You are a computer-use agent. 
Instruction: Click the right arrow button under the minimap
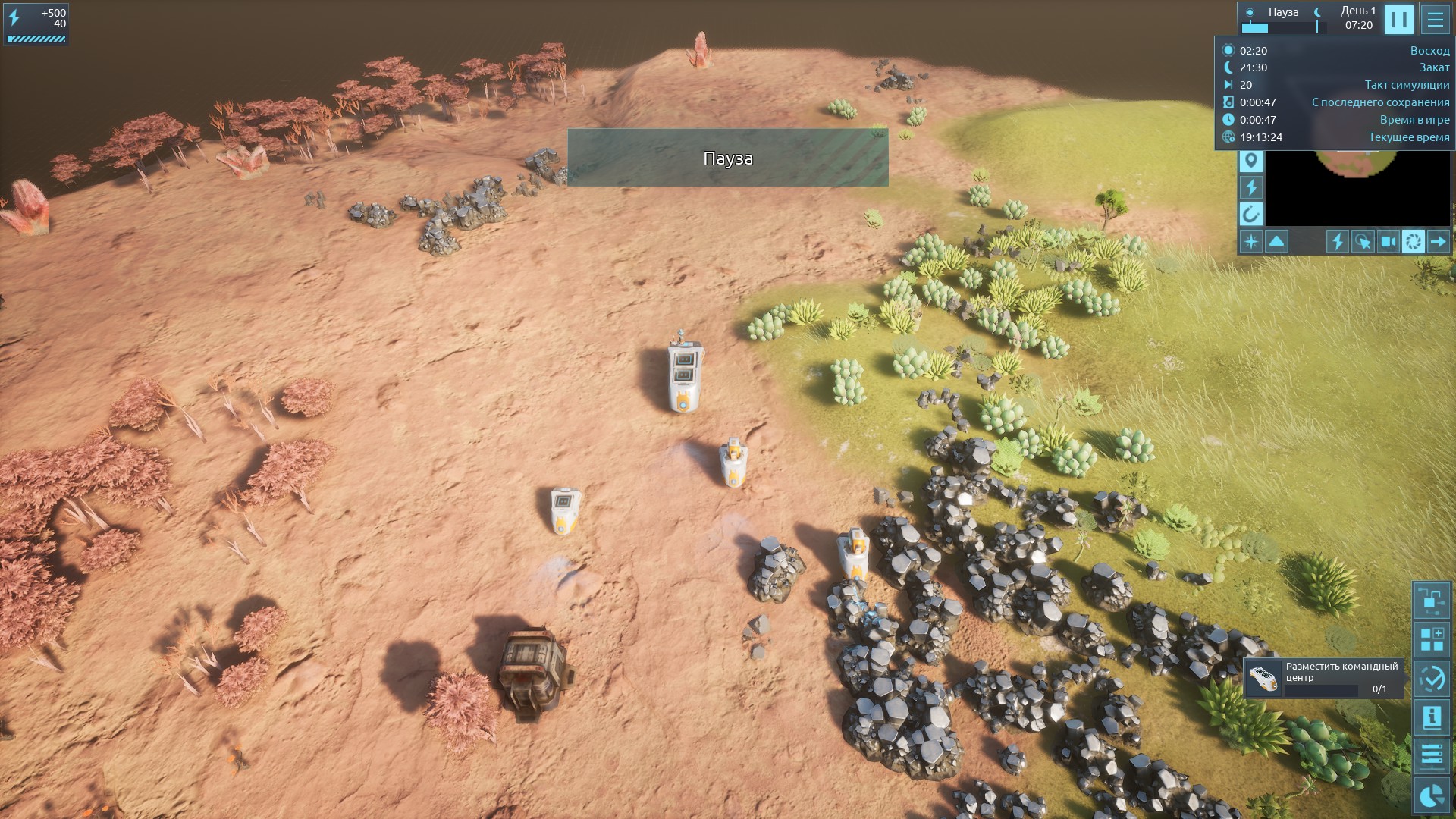coord(1439,242)
